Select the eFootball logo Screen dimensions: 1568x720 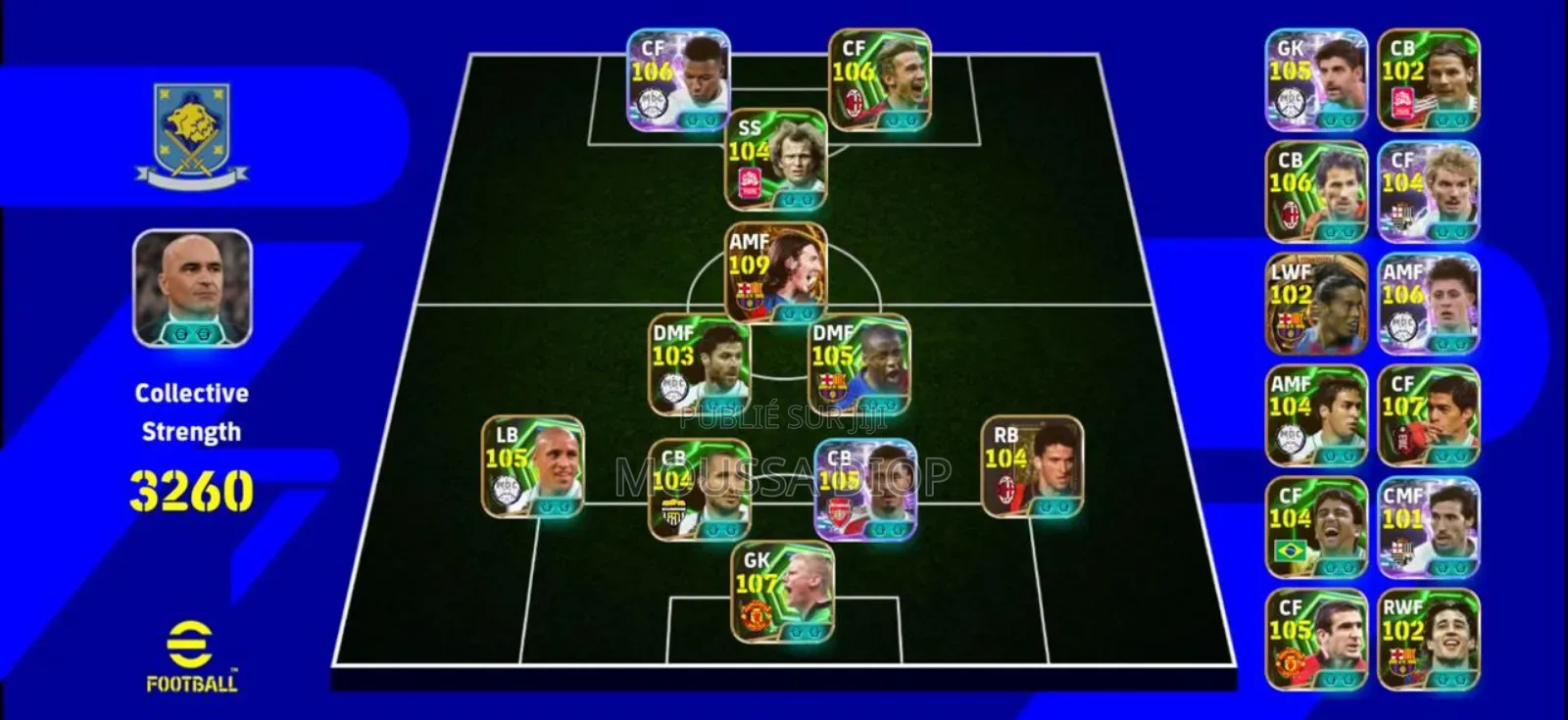[x=192, y=648]
